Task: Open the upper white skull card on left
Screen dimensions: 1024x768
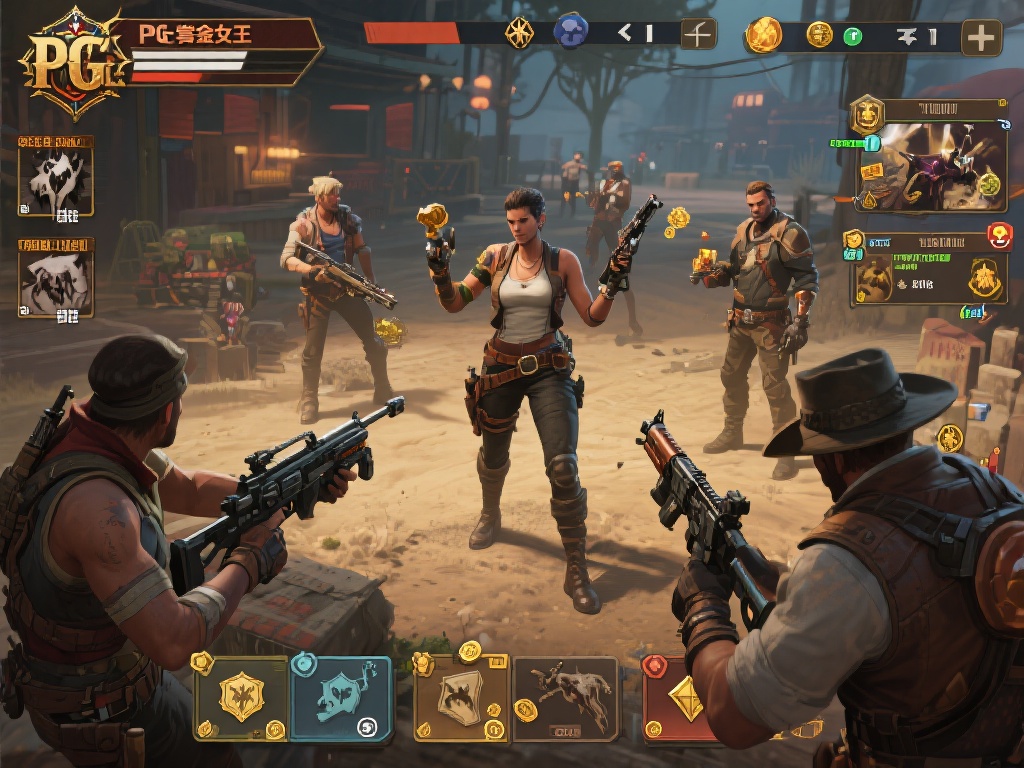Action: pos(57,179)
